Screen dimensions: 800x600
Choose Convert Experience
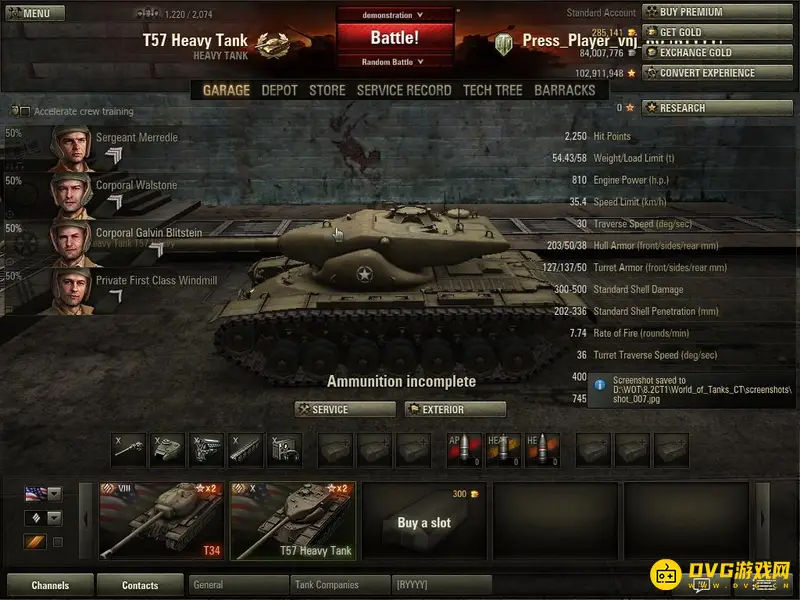click(695, 73)
